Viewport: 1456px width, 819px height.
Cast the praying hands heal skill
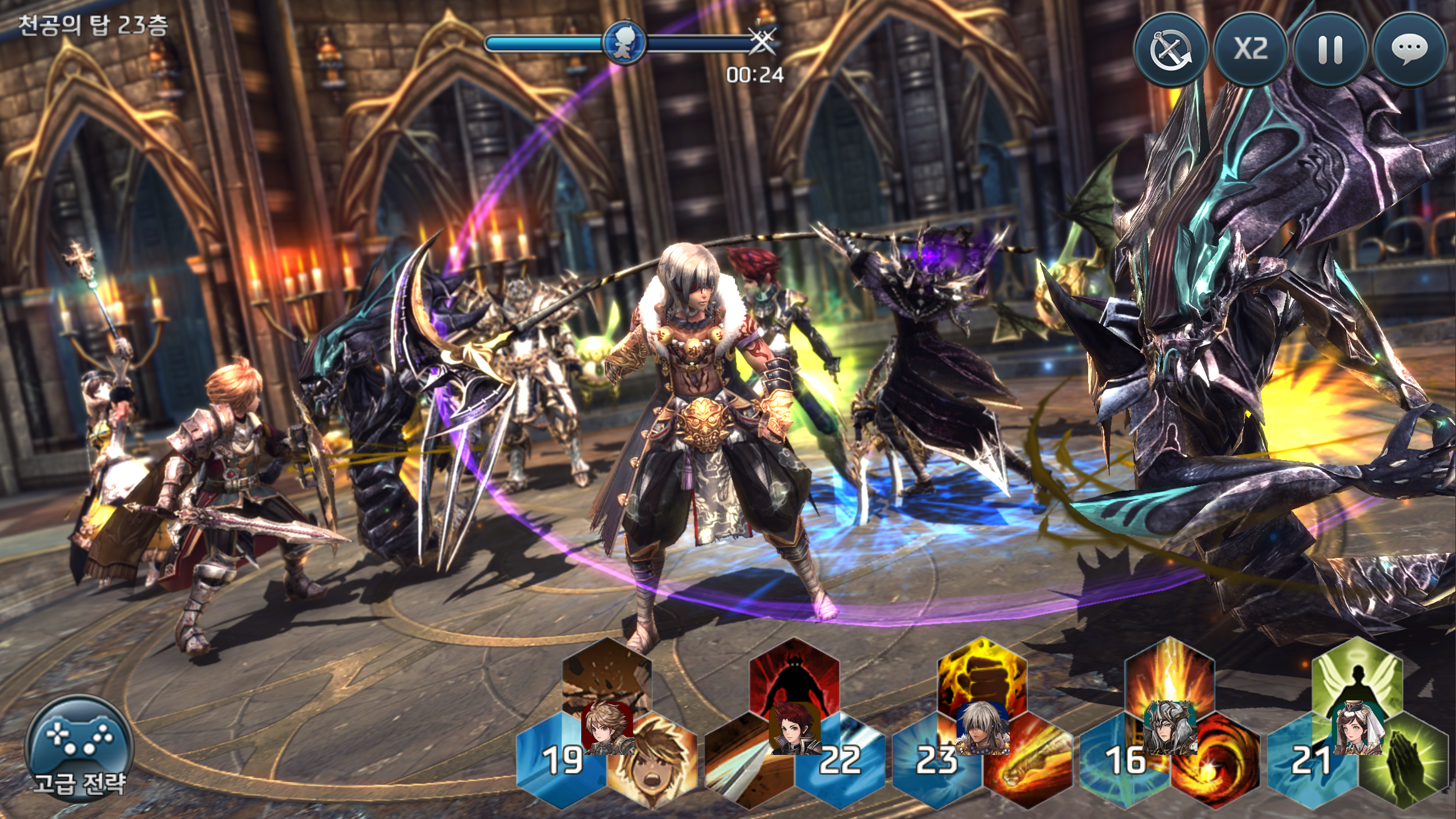tap(1405, 769)
